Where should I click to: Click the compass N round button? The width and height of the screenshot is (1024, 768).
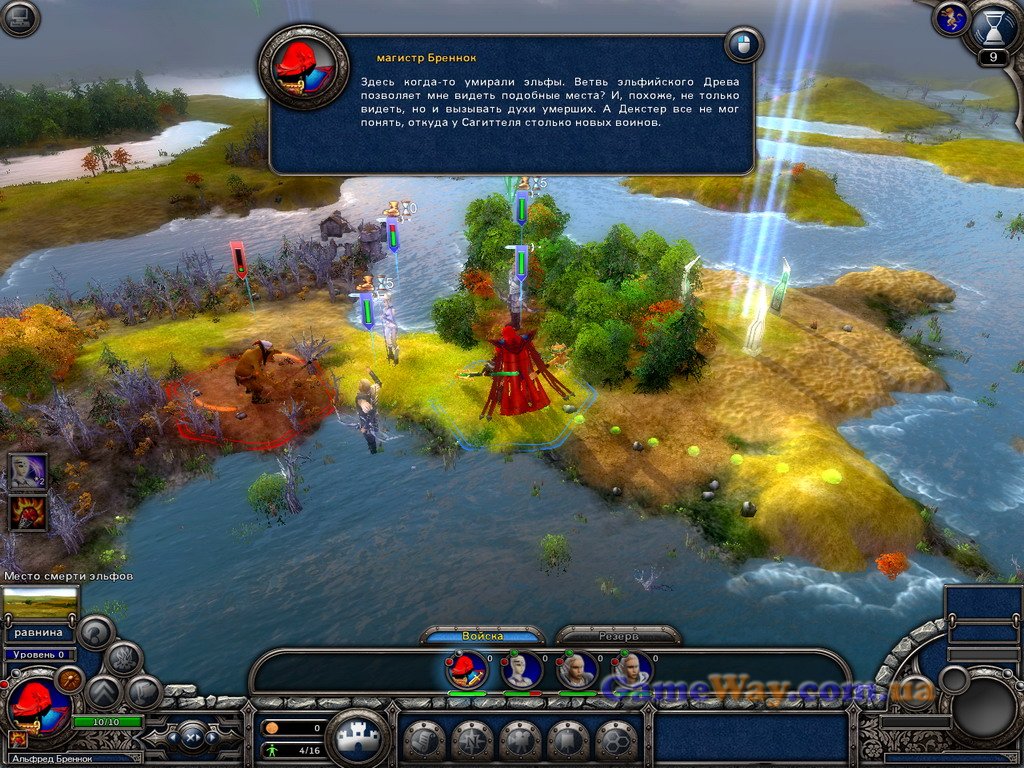472,741
